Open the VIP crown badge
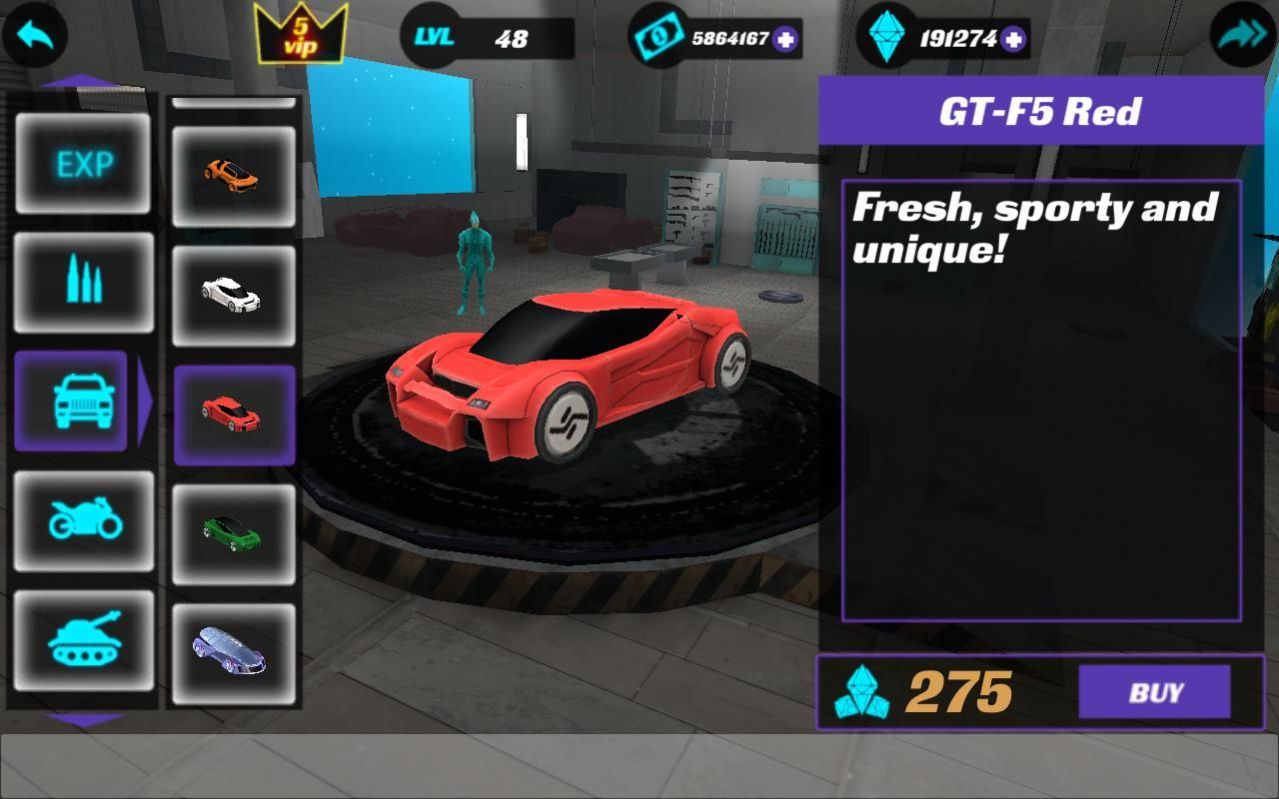The width and height of the screenshot is (1279, 799). [300, 34]
